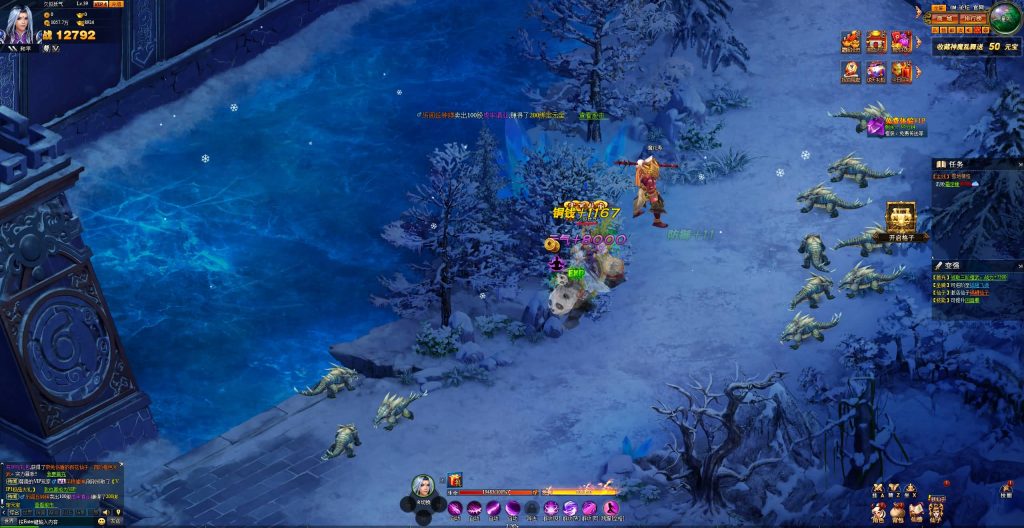Click the 排行榜 ranking button
1024x528 pixels.
975,19
